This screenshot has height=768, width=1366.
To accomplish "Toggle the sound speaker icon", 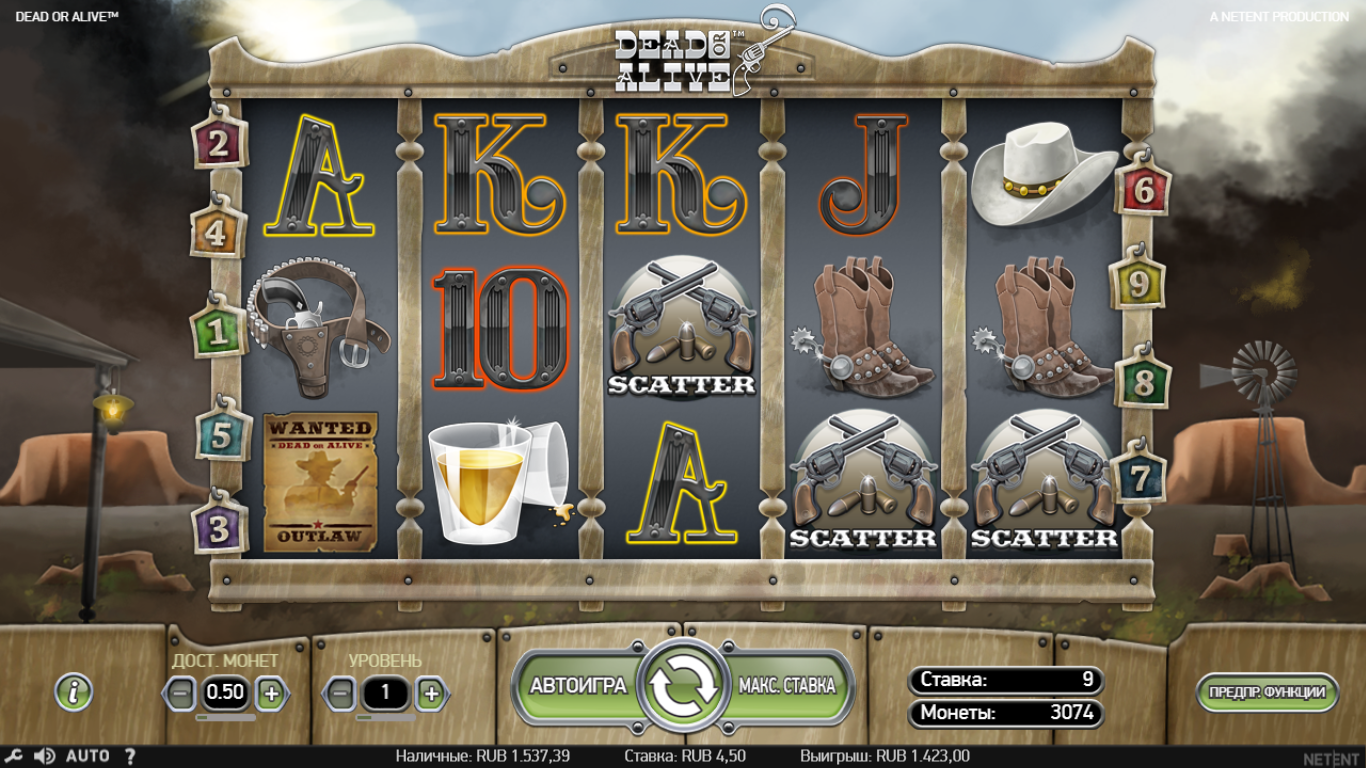I will (x=44, y=756).
